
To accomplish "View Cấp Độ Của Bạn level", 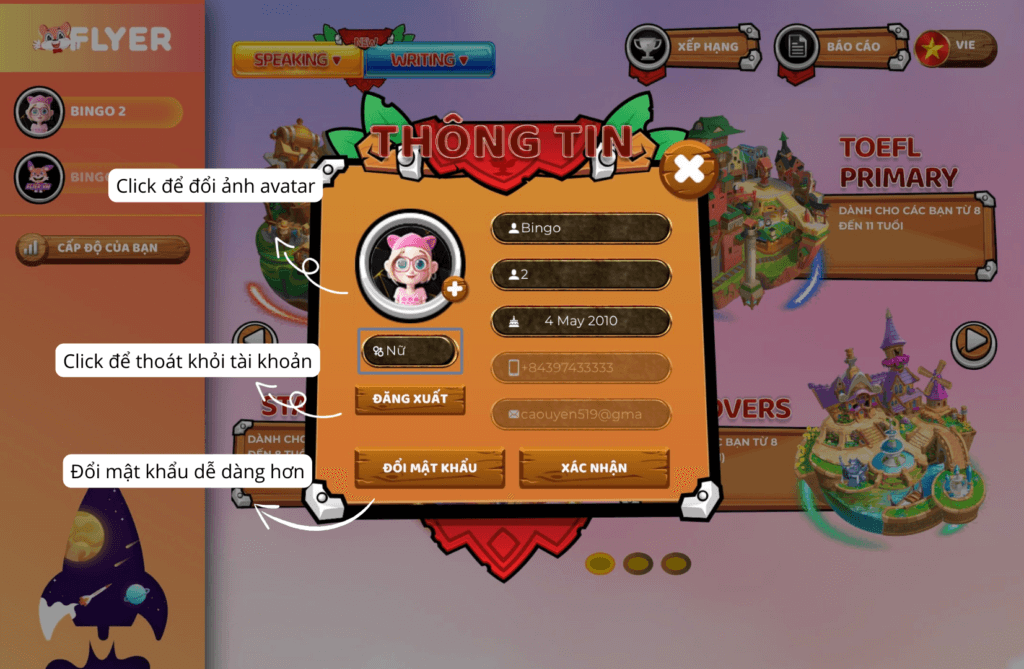I will pyautogui.click(x=103, y=248).
